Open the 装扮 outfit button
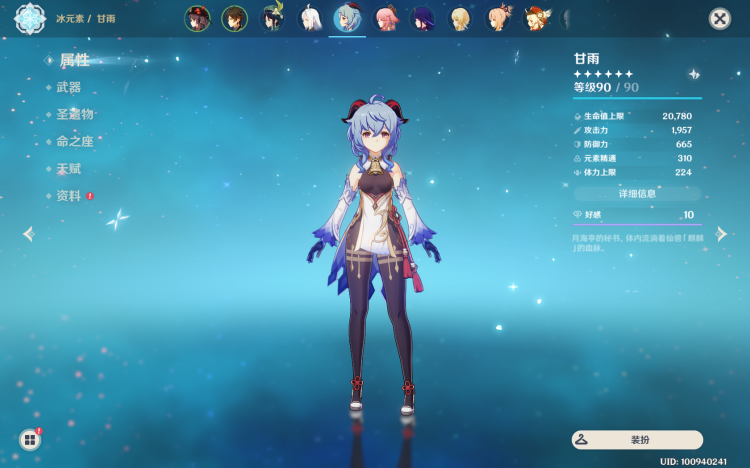This screenshot has height=468, width=750. coord(637,439)
